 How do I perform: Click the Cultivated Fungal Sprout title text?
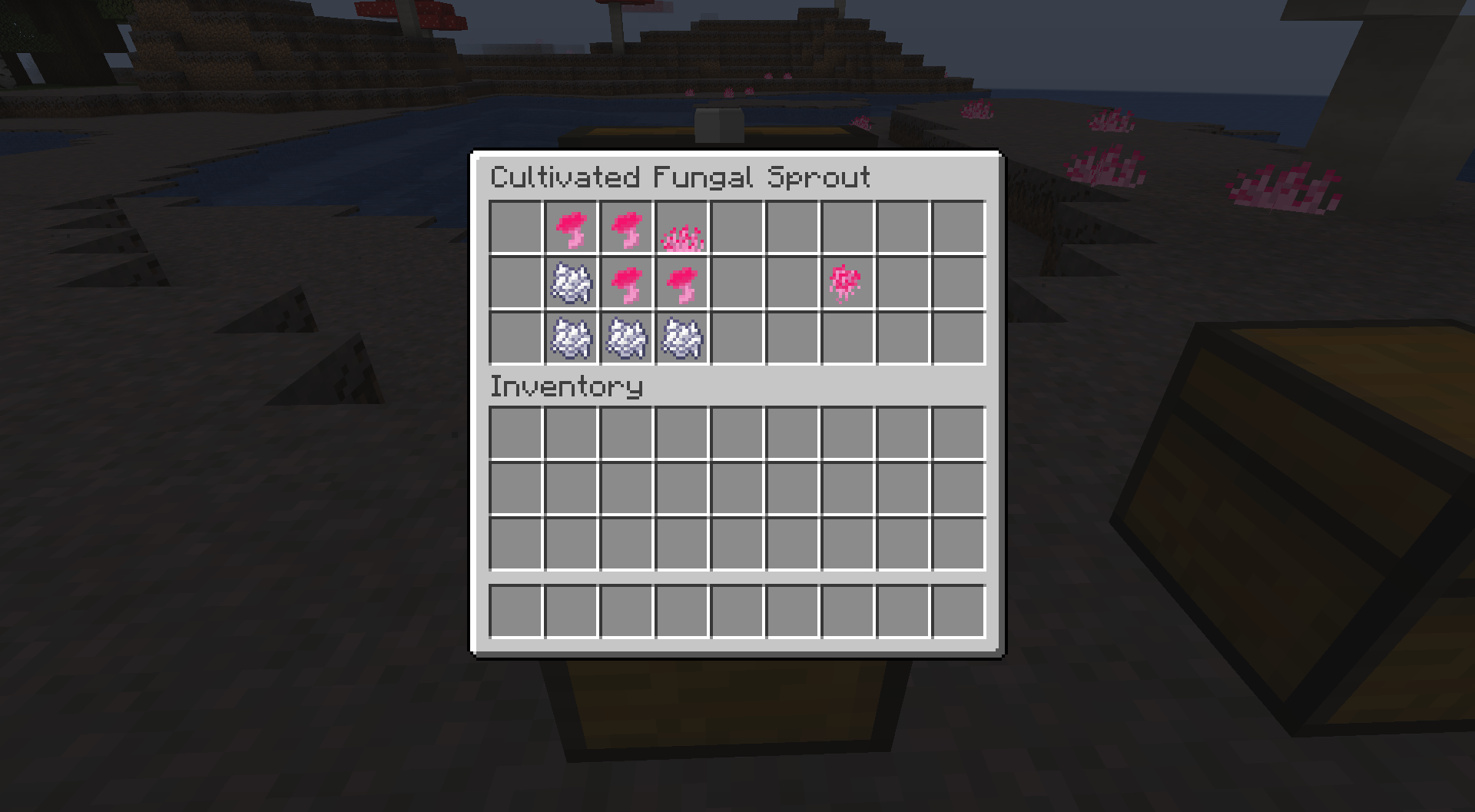(681, 176)
